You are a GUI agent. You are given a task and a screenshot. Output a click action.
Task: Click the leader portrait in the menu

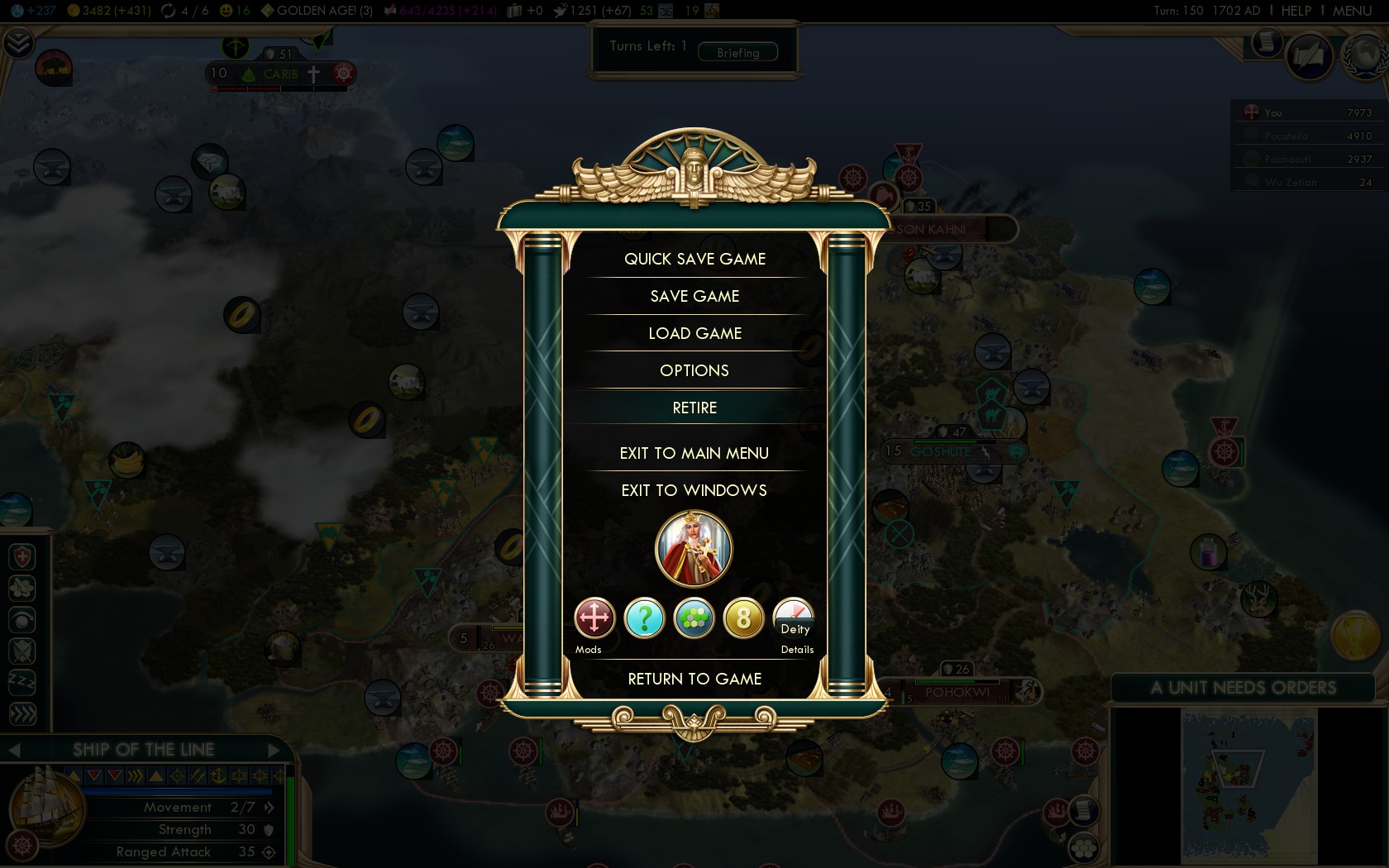(694, 548)
